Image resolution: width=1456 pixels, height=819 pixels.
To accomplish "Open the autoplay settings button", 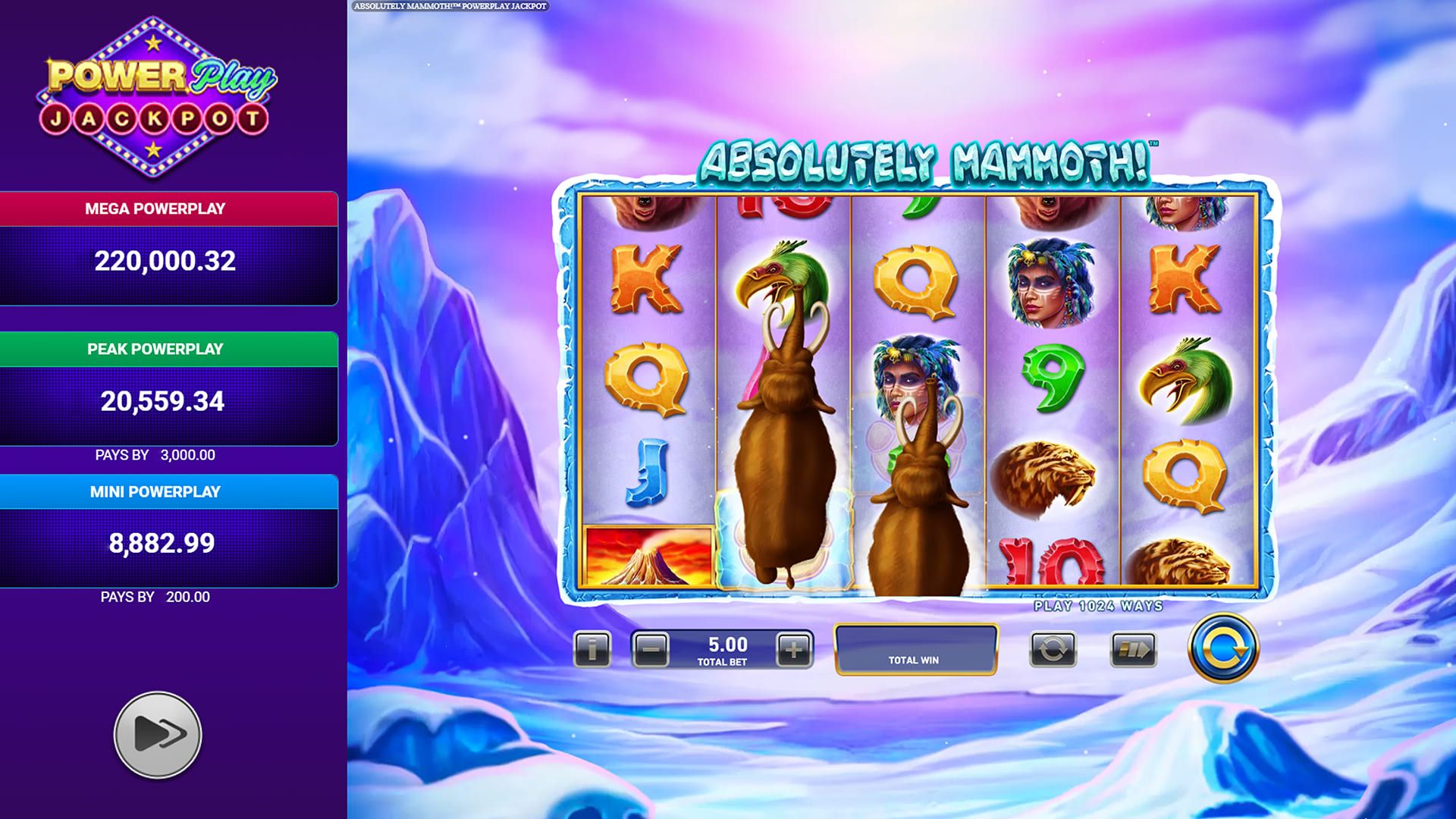I will (1053, 650).
